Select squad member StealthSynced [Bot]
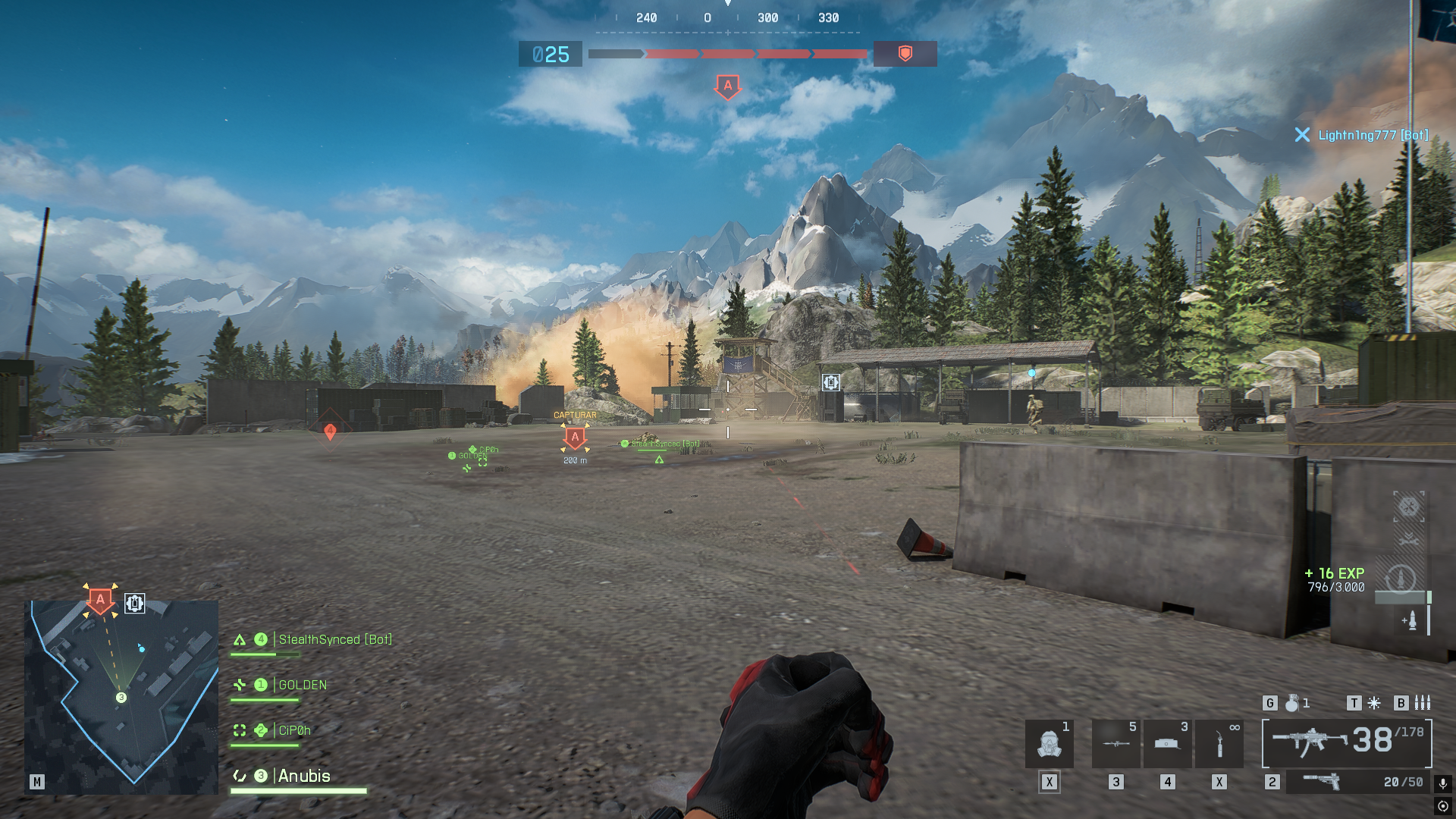 coord(334,640)
